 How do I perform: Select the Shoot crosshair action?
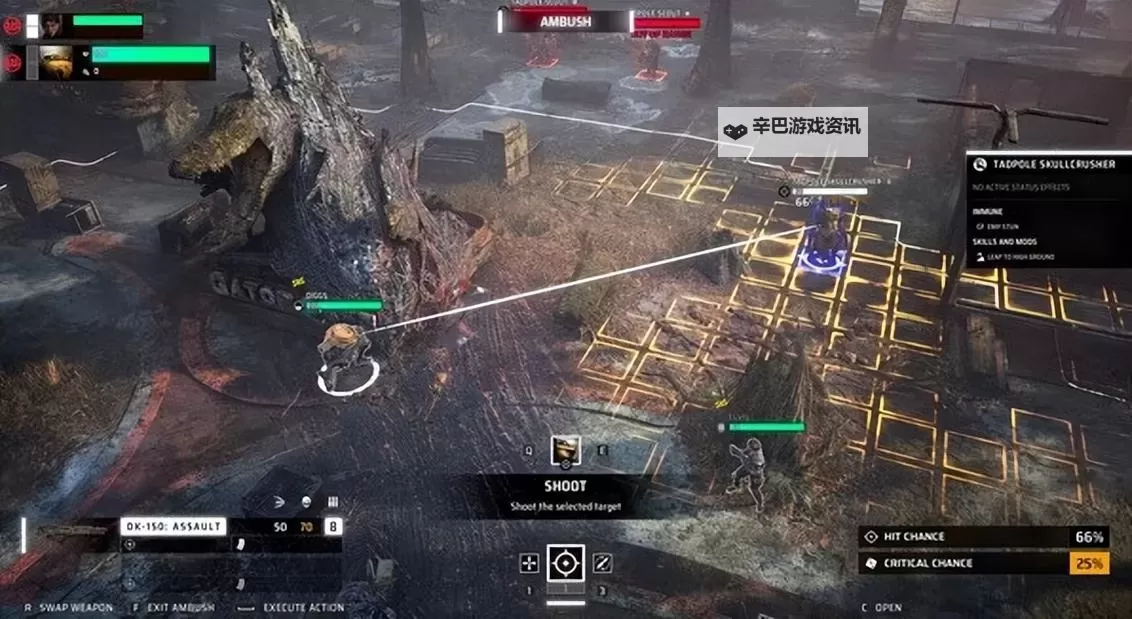tap(565, 564)
